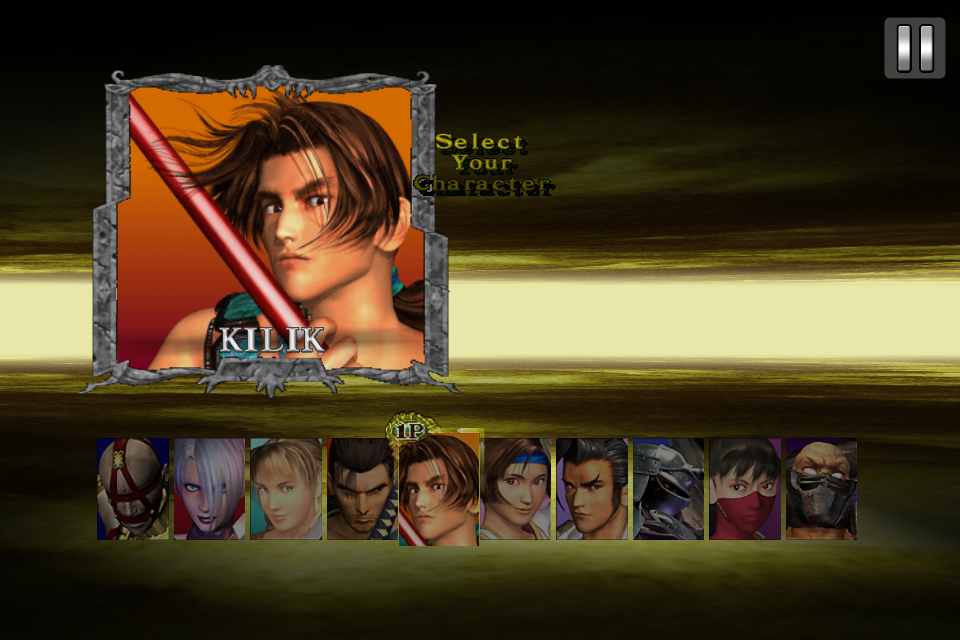The height and width of the screenshot is (640, 960).
Task: Pick Taki with the red face mask
Action: point(745,489)
